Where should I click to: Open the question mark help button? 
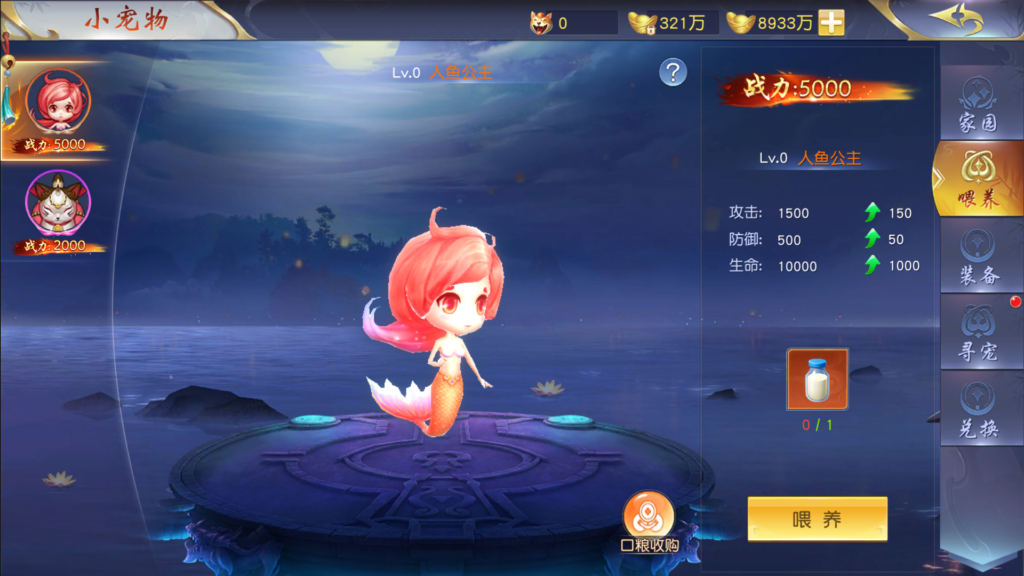pyautogui.click(x=673, y=72)
